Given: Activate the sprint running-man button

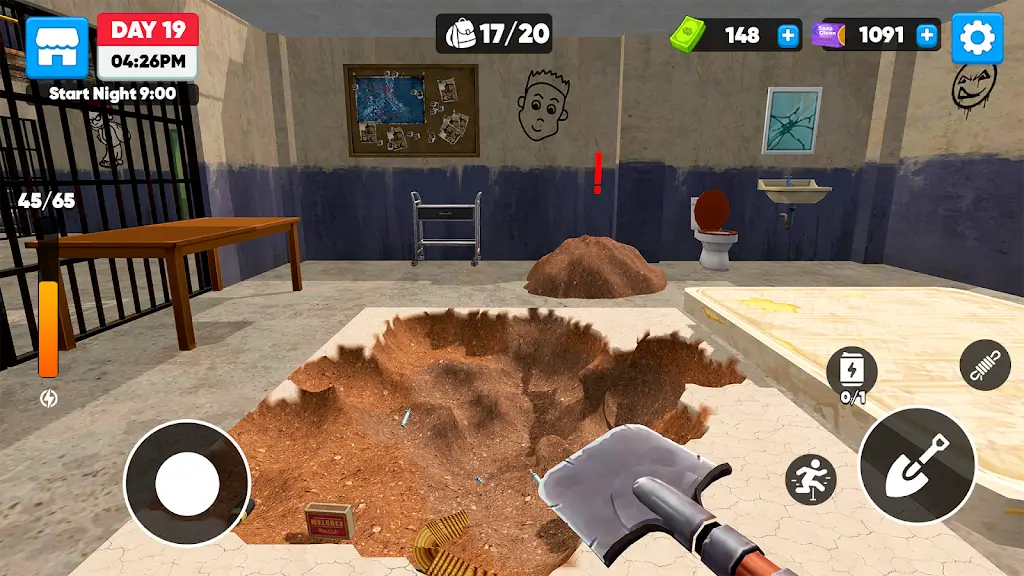Looking at the screenshot, I should 810,479.
